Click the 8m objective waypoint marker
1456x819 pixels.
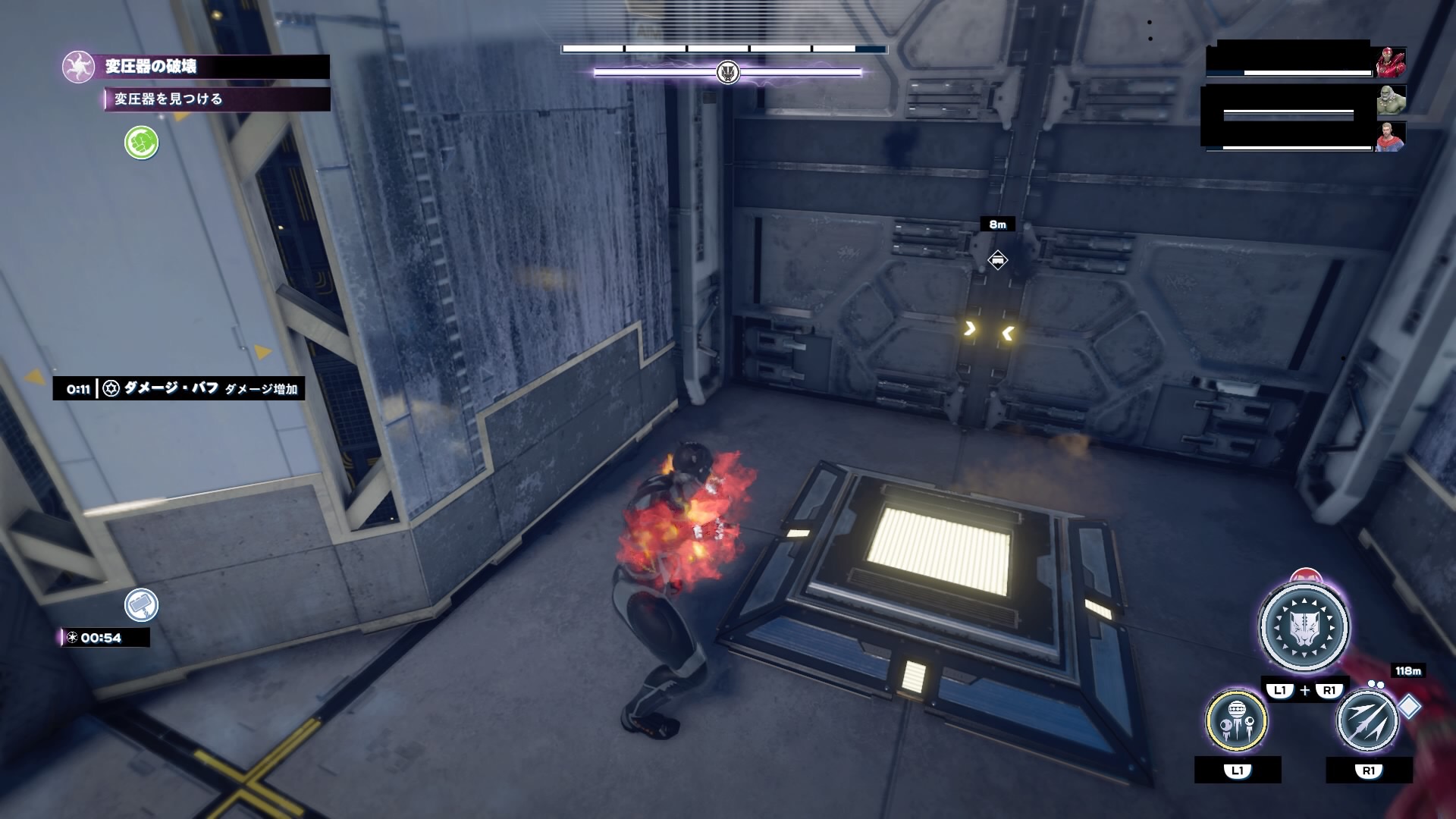click(997, 260)
